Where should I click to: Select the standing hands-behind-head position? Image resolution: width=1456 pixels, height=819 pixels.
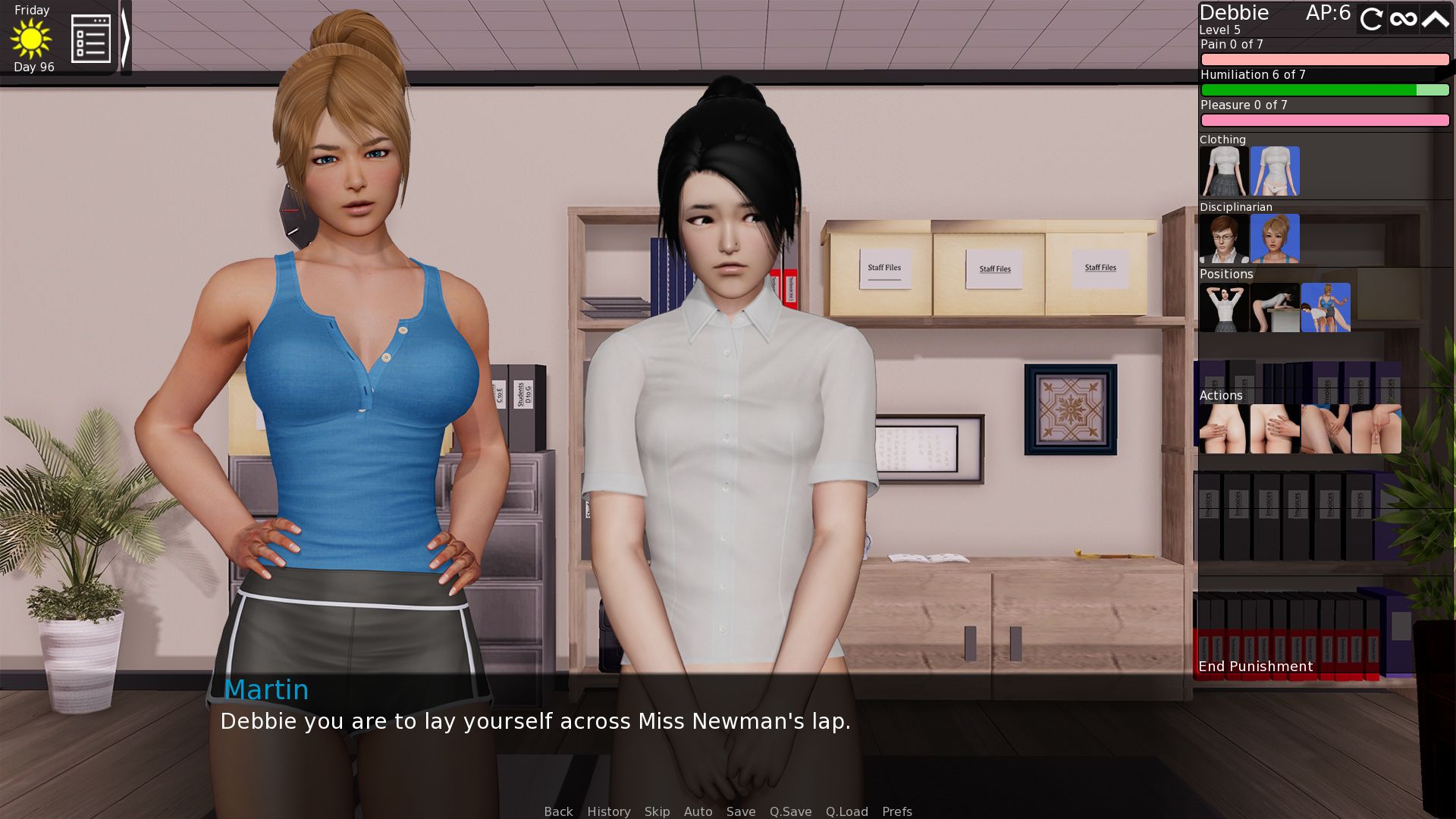(x=1223, y=308)
